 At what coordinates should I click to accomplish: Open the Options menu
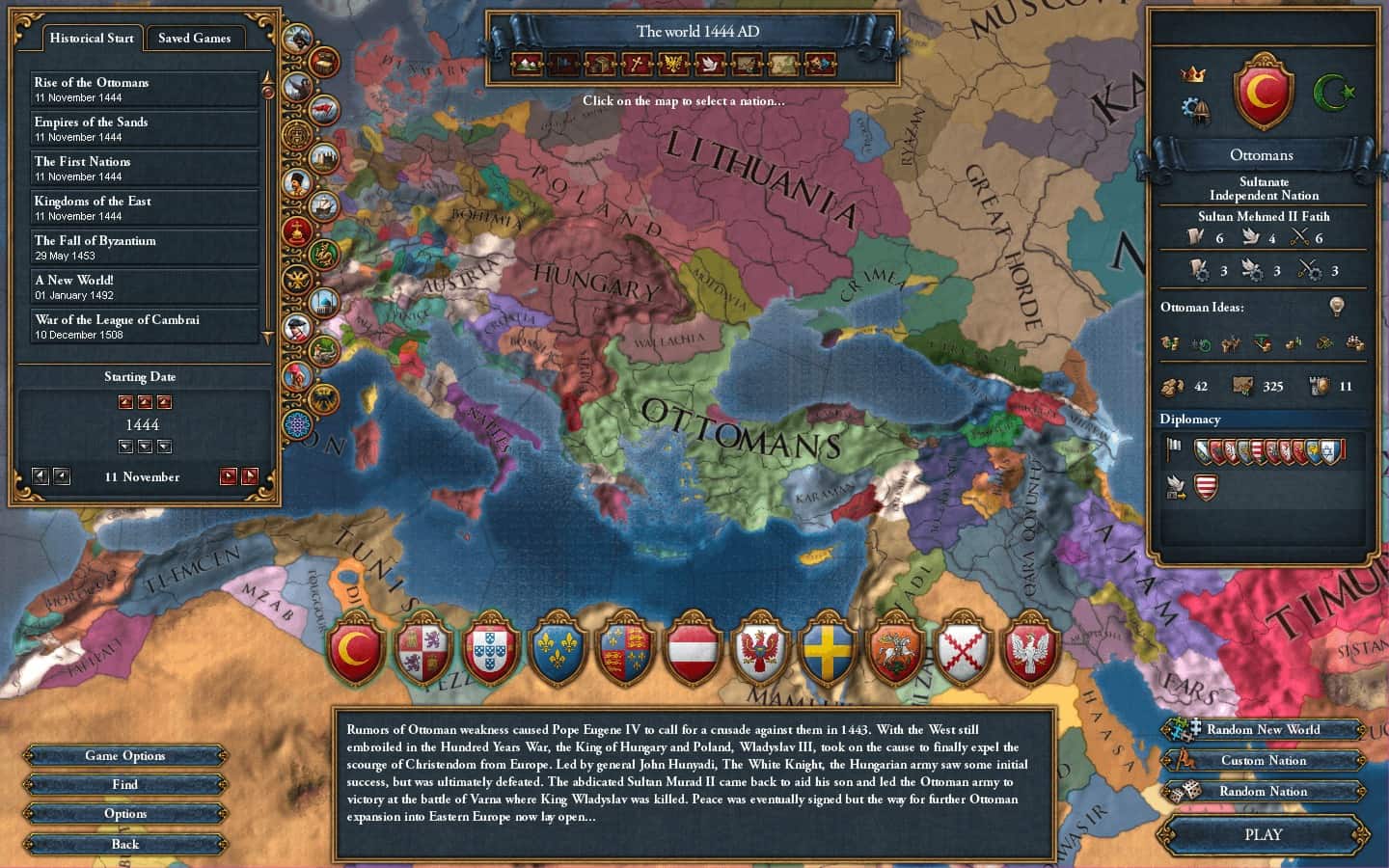pyautogui.click(x=125, y=813)
